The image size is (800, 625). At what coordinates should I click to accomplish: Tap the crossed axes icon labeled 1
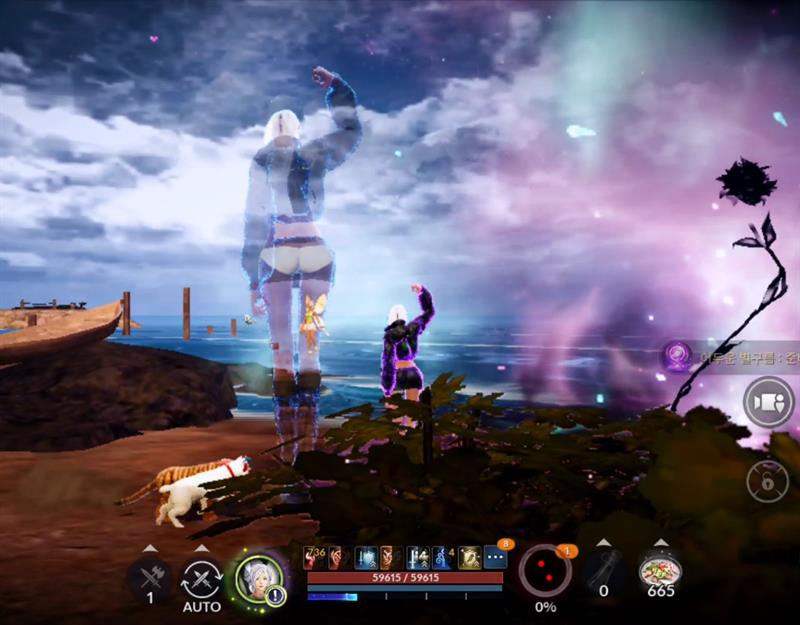tap(150, 577)
